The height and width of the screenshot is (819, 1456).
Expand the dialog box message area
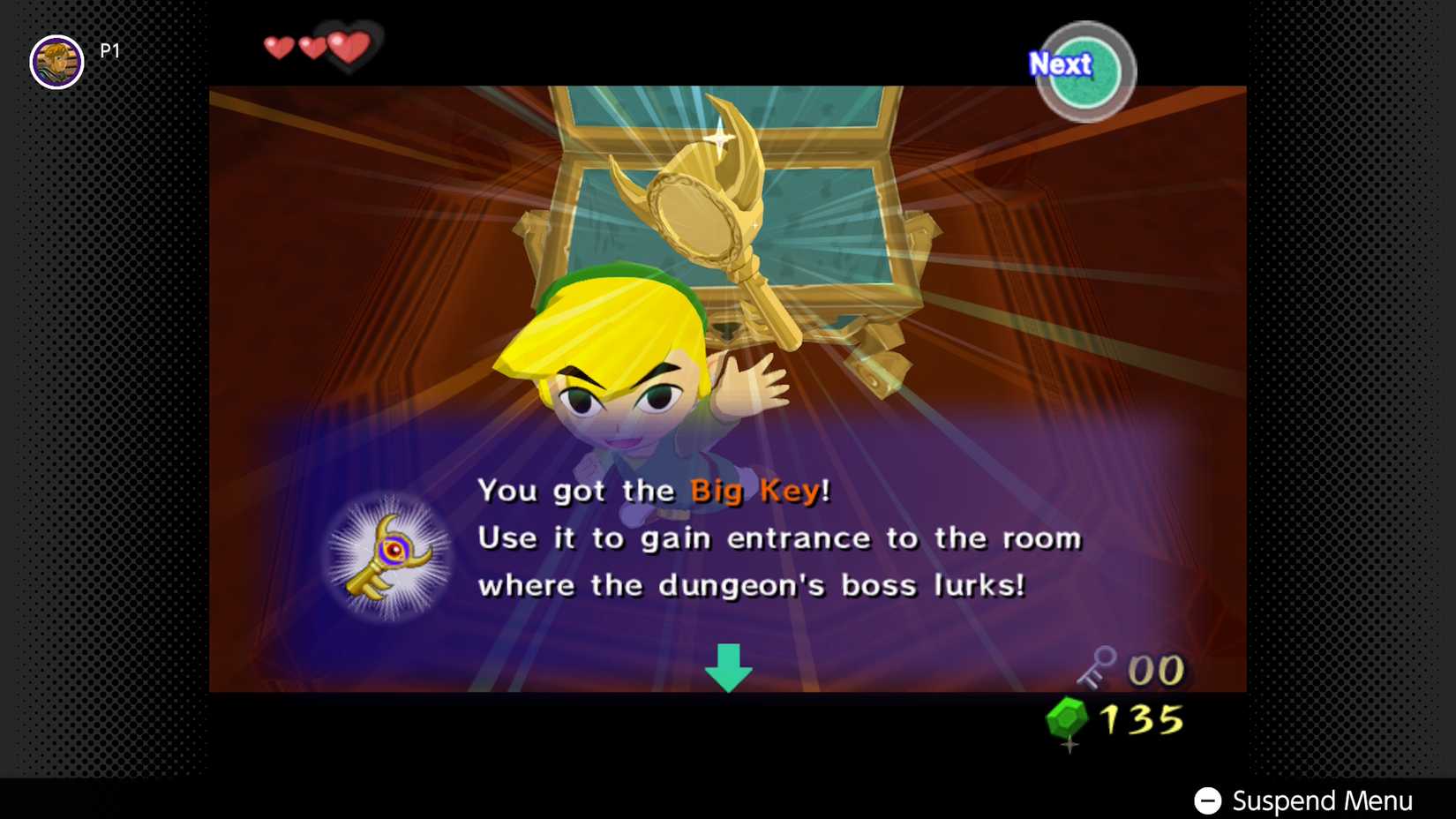click(x=759, y=538)
